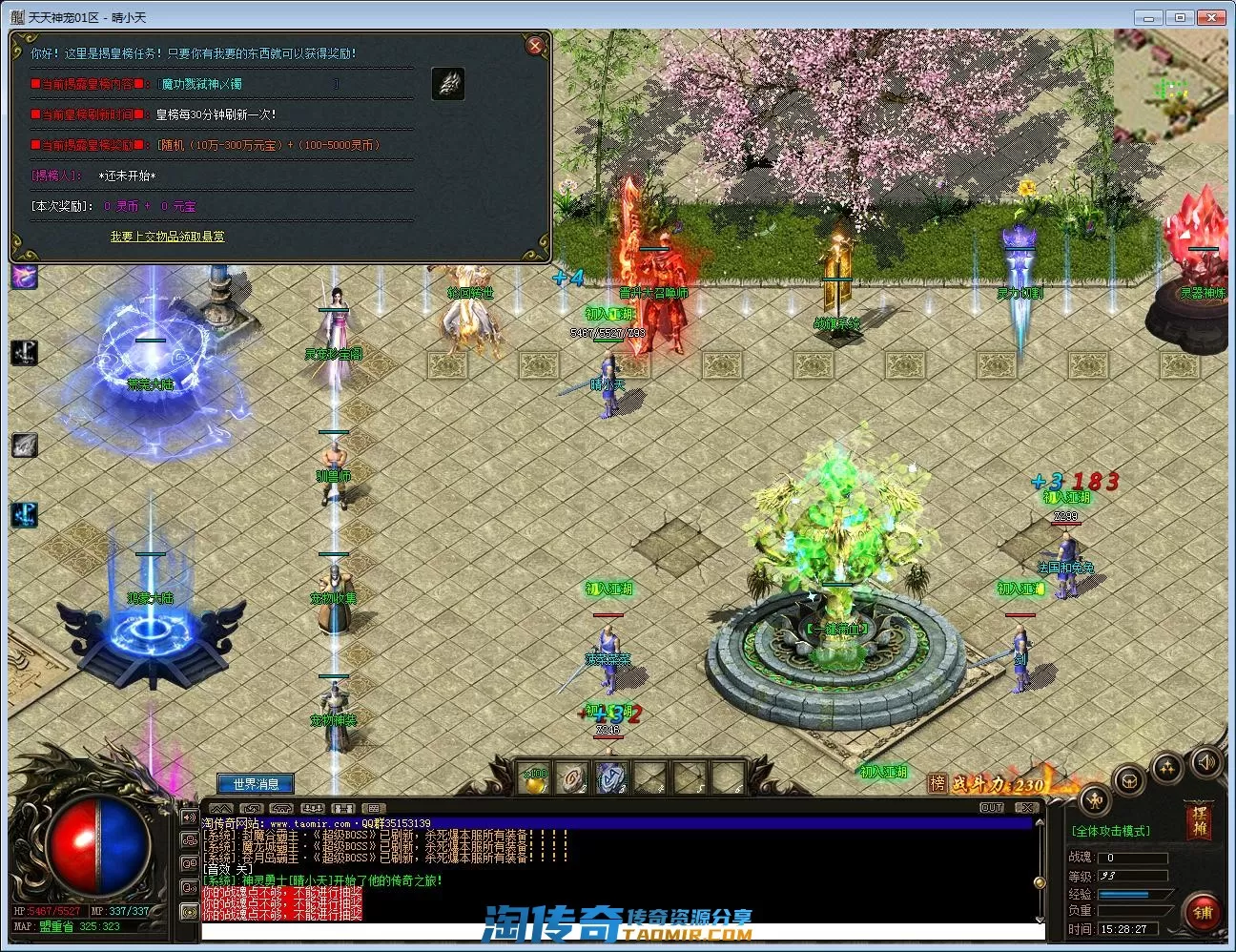Open the minimap in the corner
Screen dimensions: 1236x952
pos(1171,88)
